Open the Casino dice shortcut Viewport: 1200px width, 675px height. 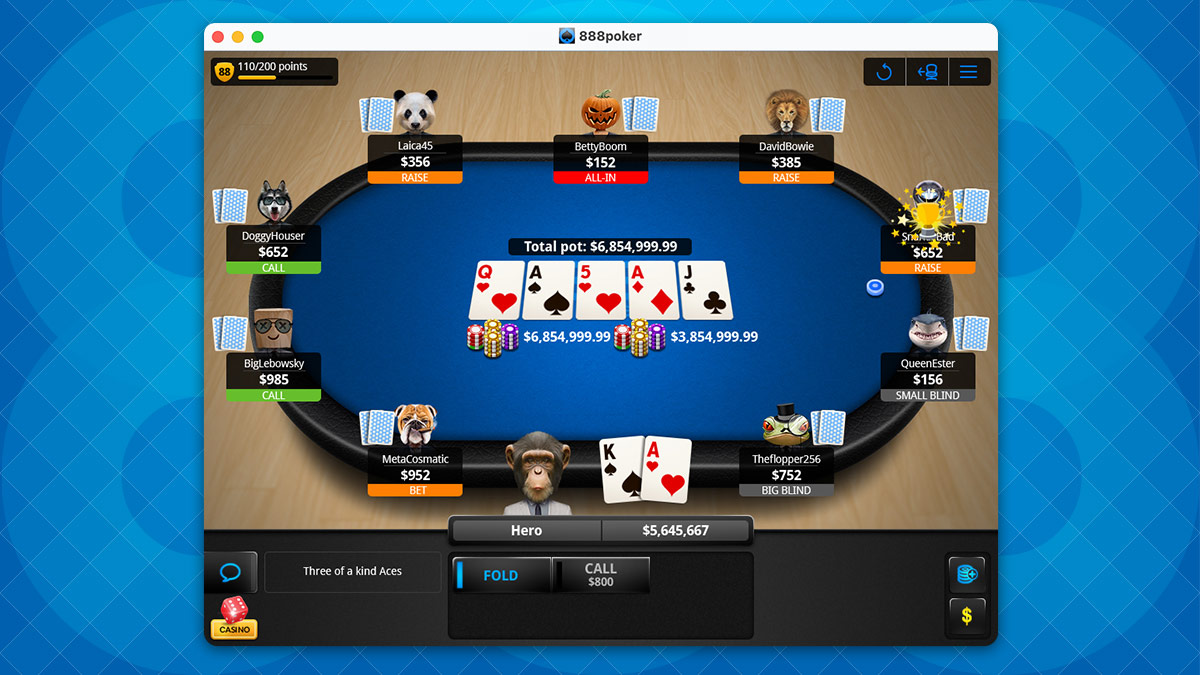coord(233,617)
